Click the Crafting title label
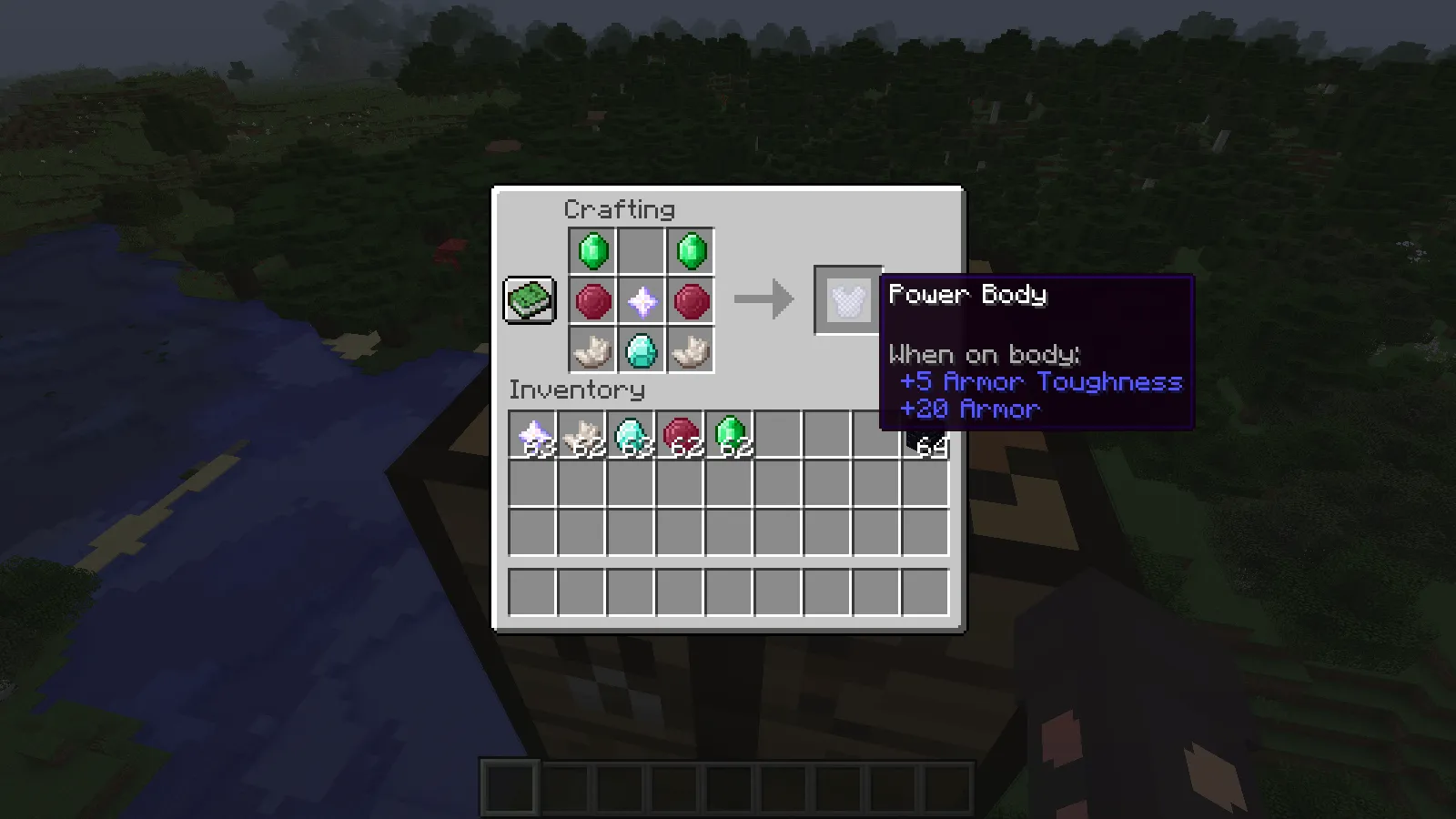 [619, 210]
